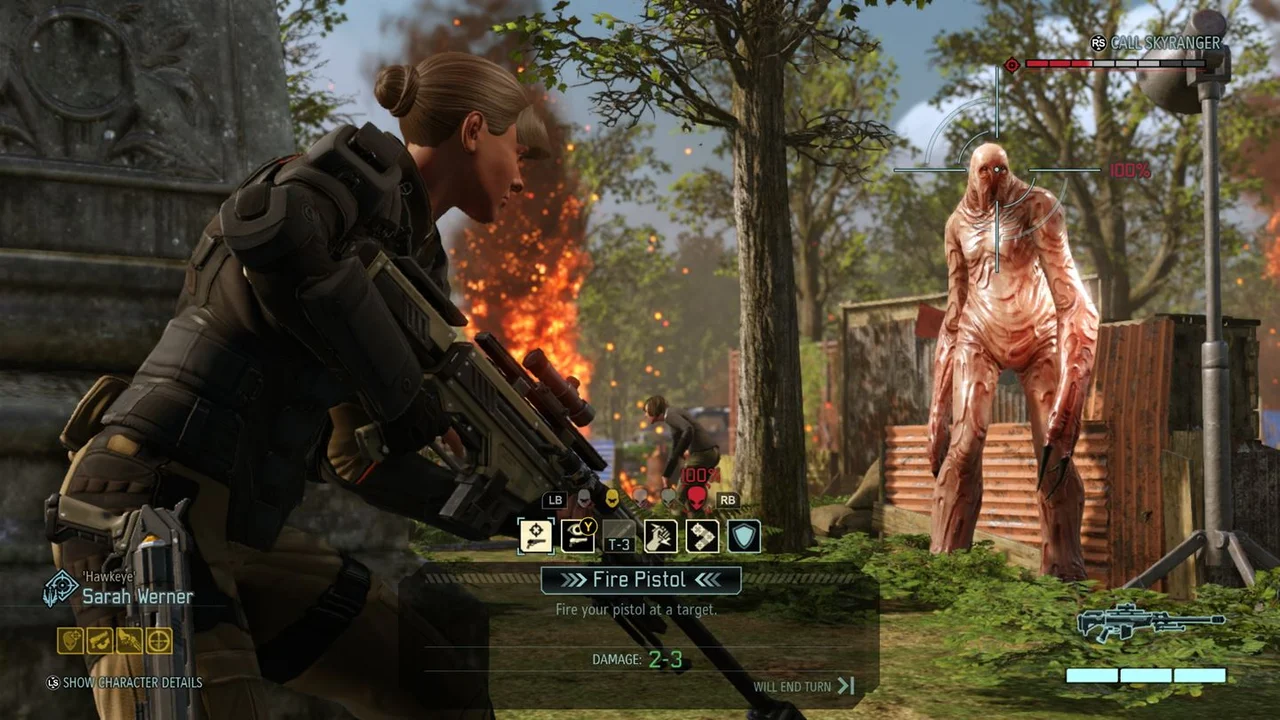Switch to next target with RB

pyautogui.click(x=728, y=500)
